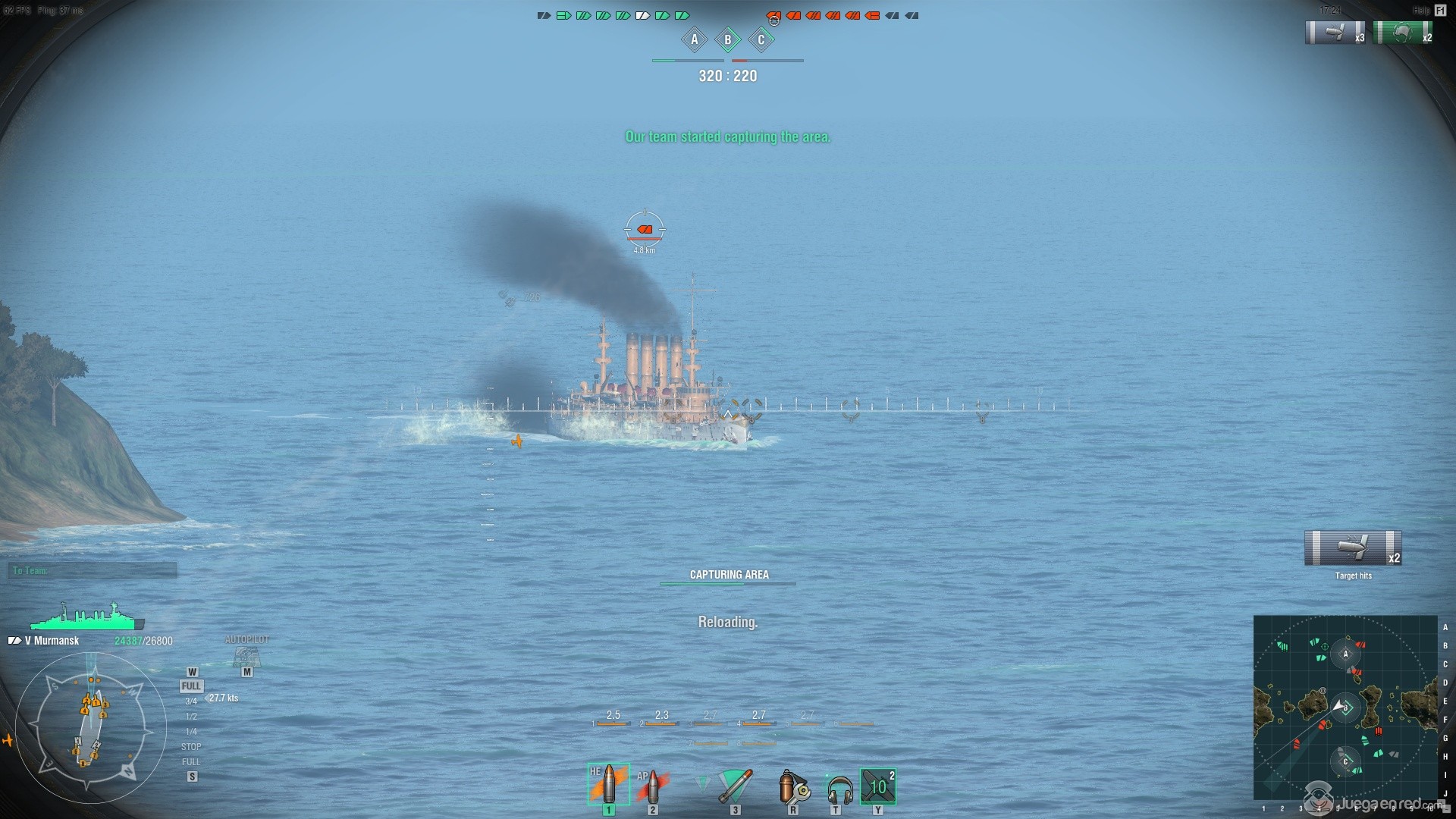Open the tactical minimap
1456x819 pixels.
pyautogui.click(x=1345, y=707)
